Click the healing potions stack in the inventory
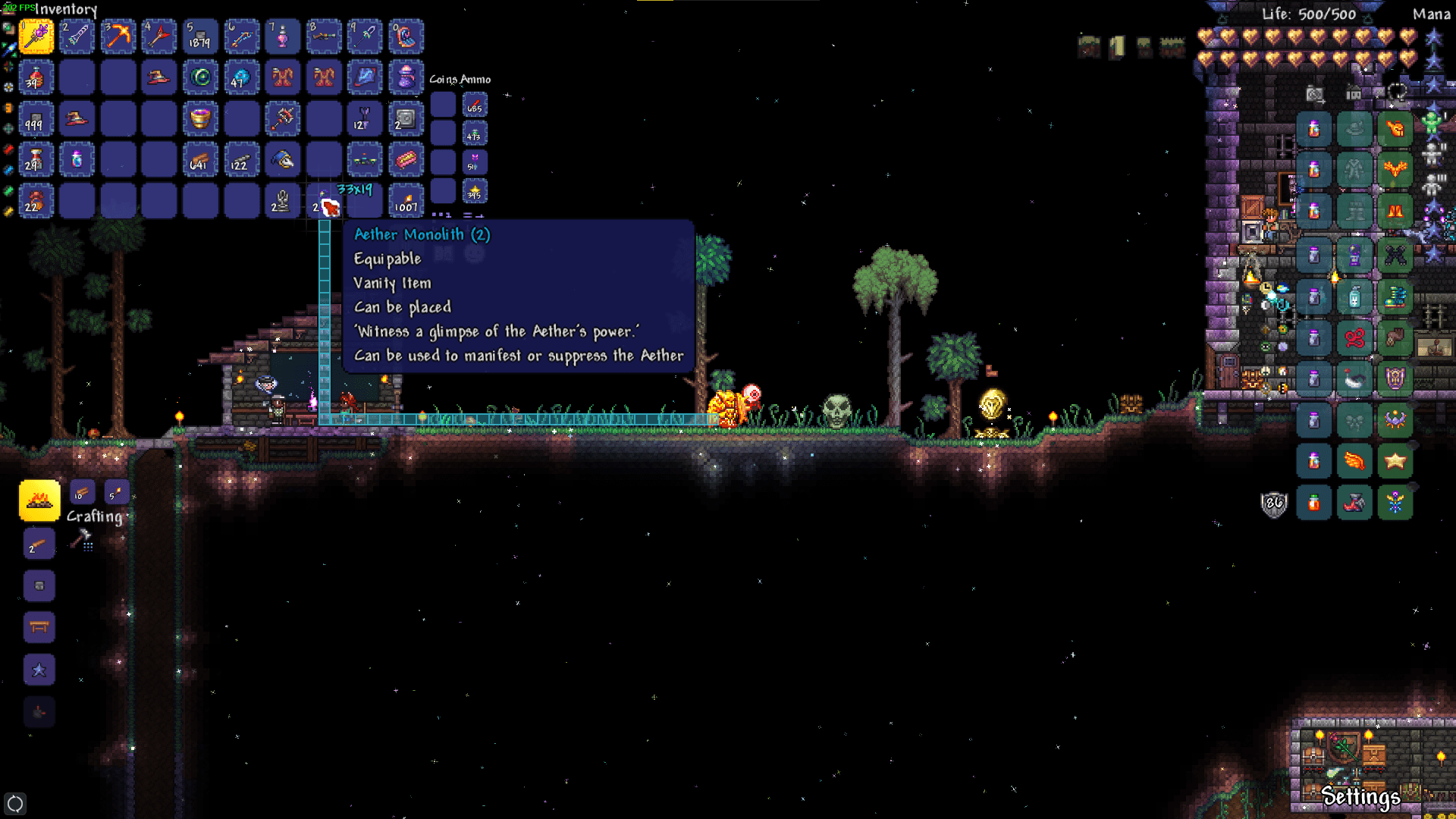Viewport: 1456px width, 819px height. point(36,78)
